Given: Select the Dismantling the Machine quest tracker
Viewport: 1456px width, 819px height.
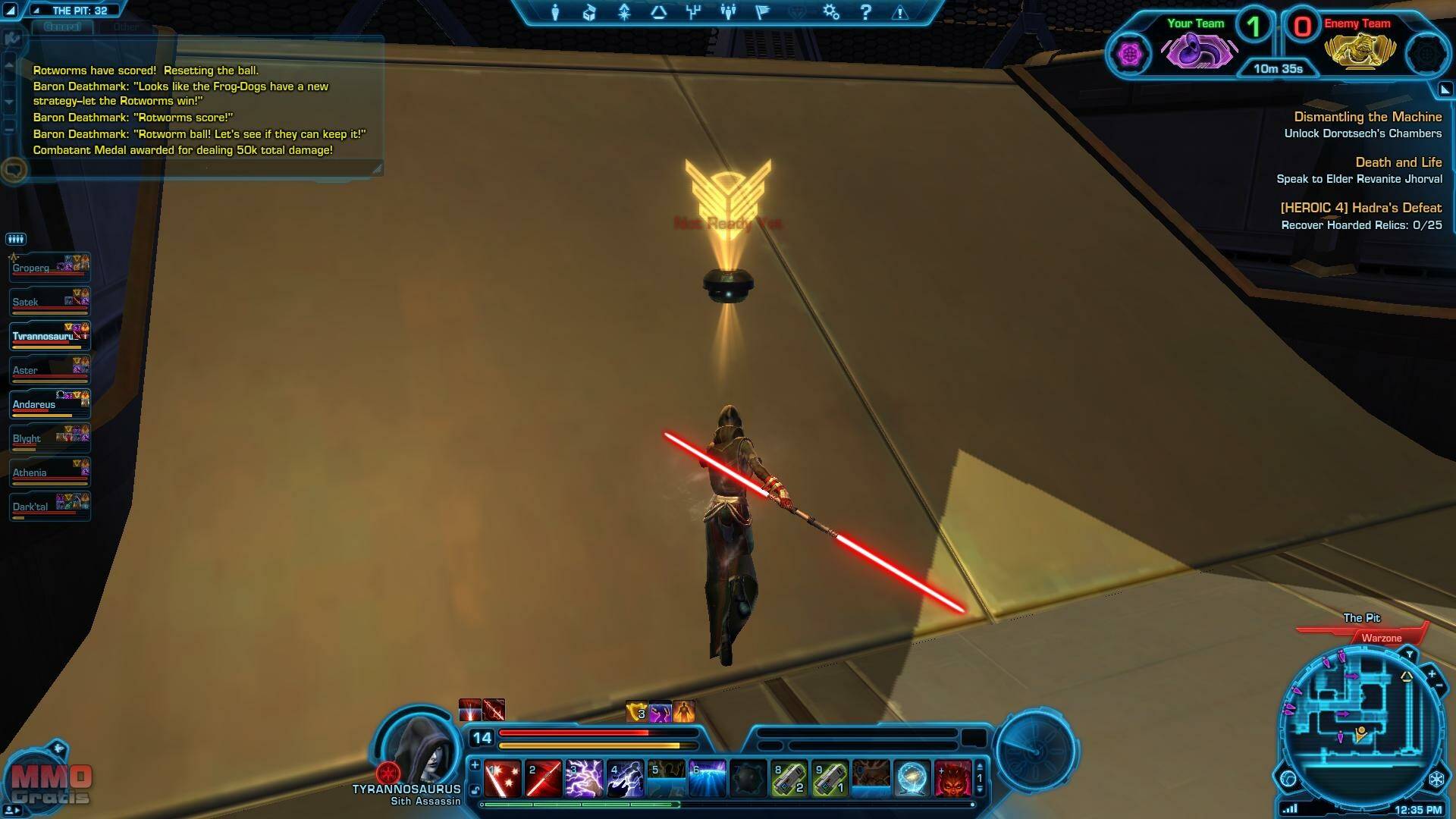Looking at the screenshot, I should click(1367, 117).
